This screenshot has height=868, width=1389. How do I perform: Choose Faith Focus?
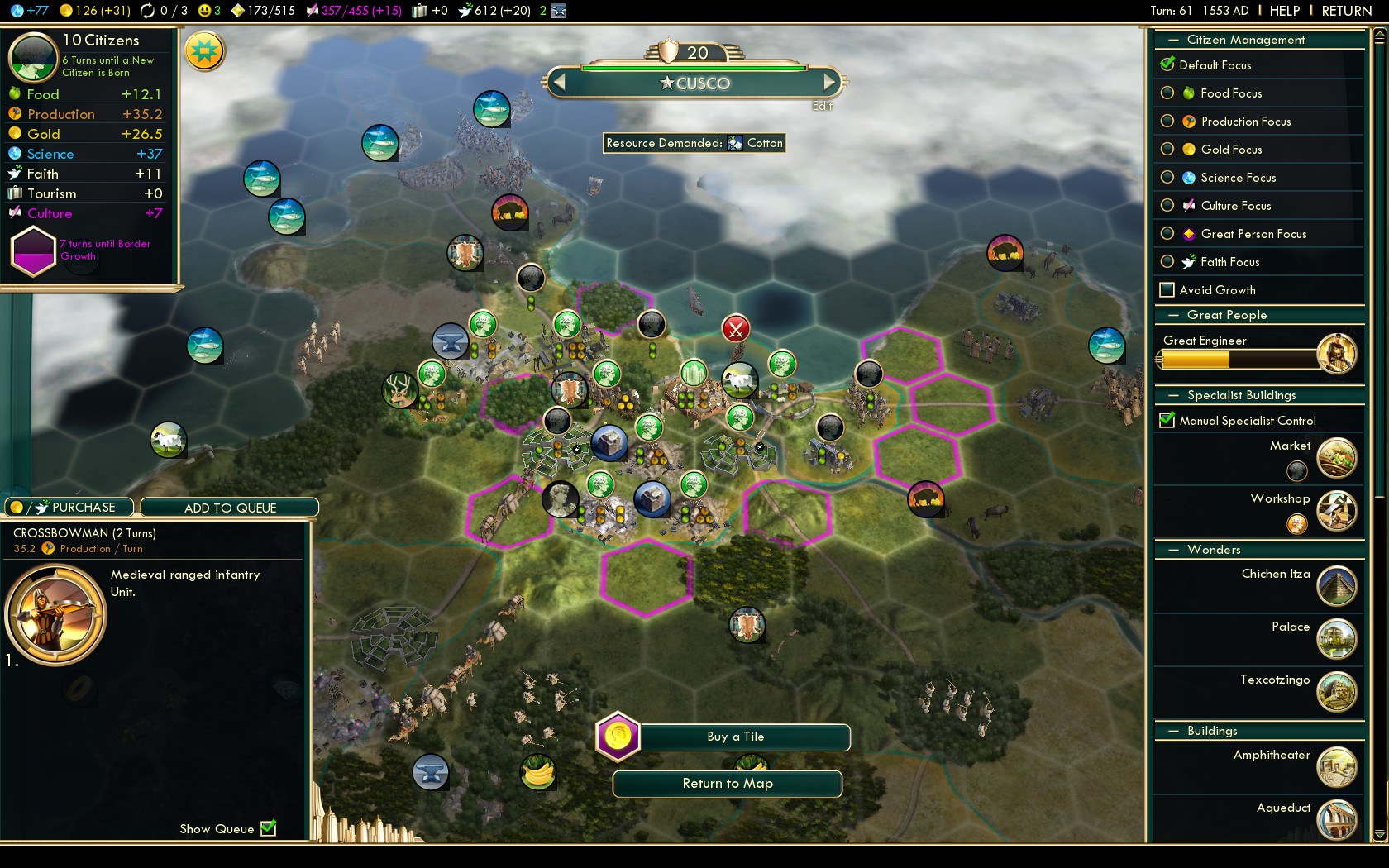[1167, 262]
